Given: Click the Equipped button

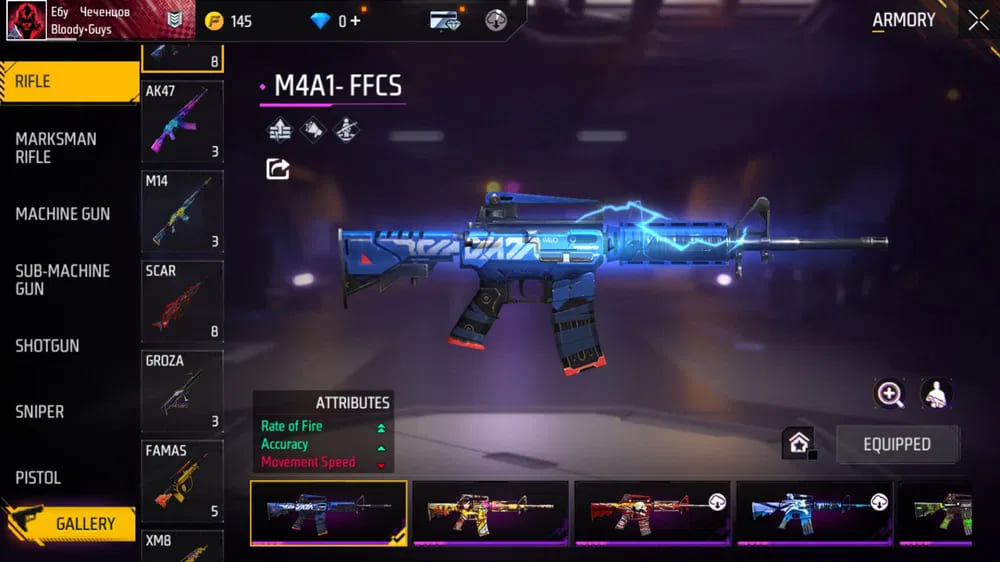Looking at the screenshot, I should 897,444.
